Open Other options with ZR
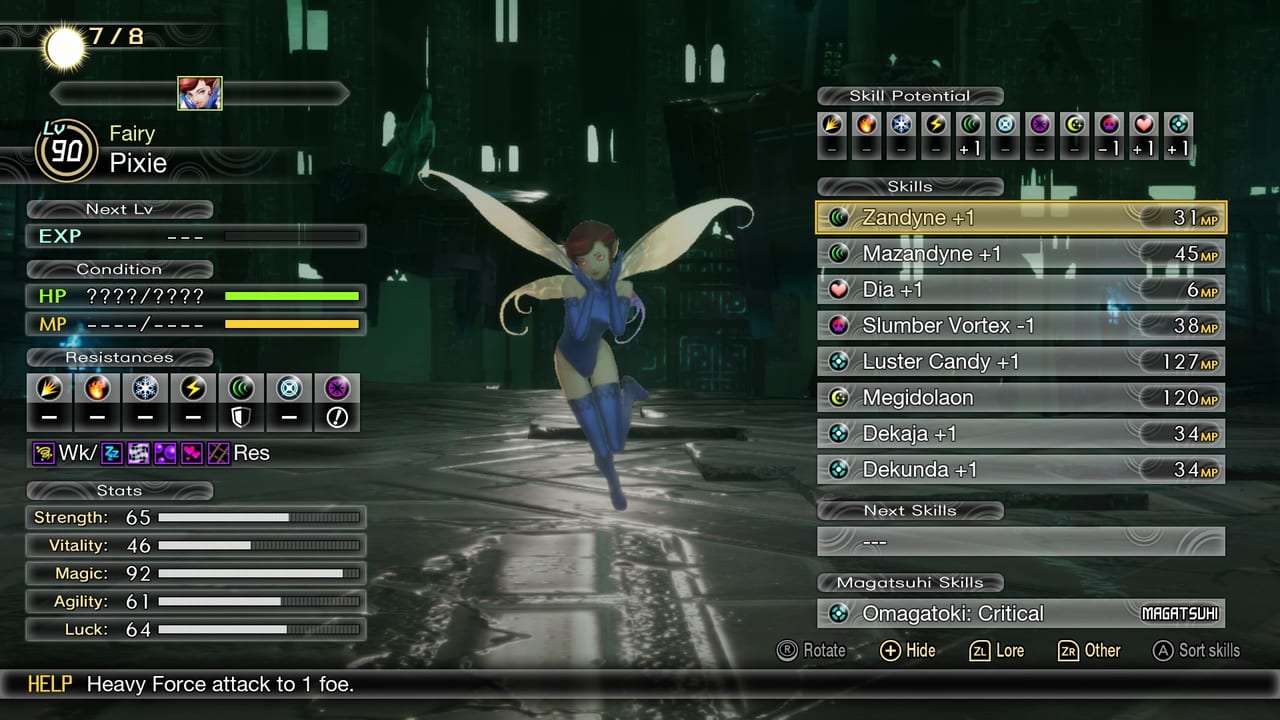The height and width of the screenshot is (720, 1280). [x=1089, y=650]
